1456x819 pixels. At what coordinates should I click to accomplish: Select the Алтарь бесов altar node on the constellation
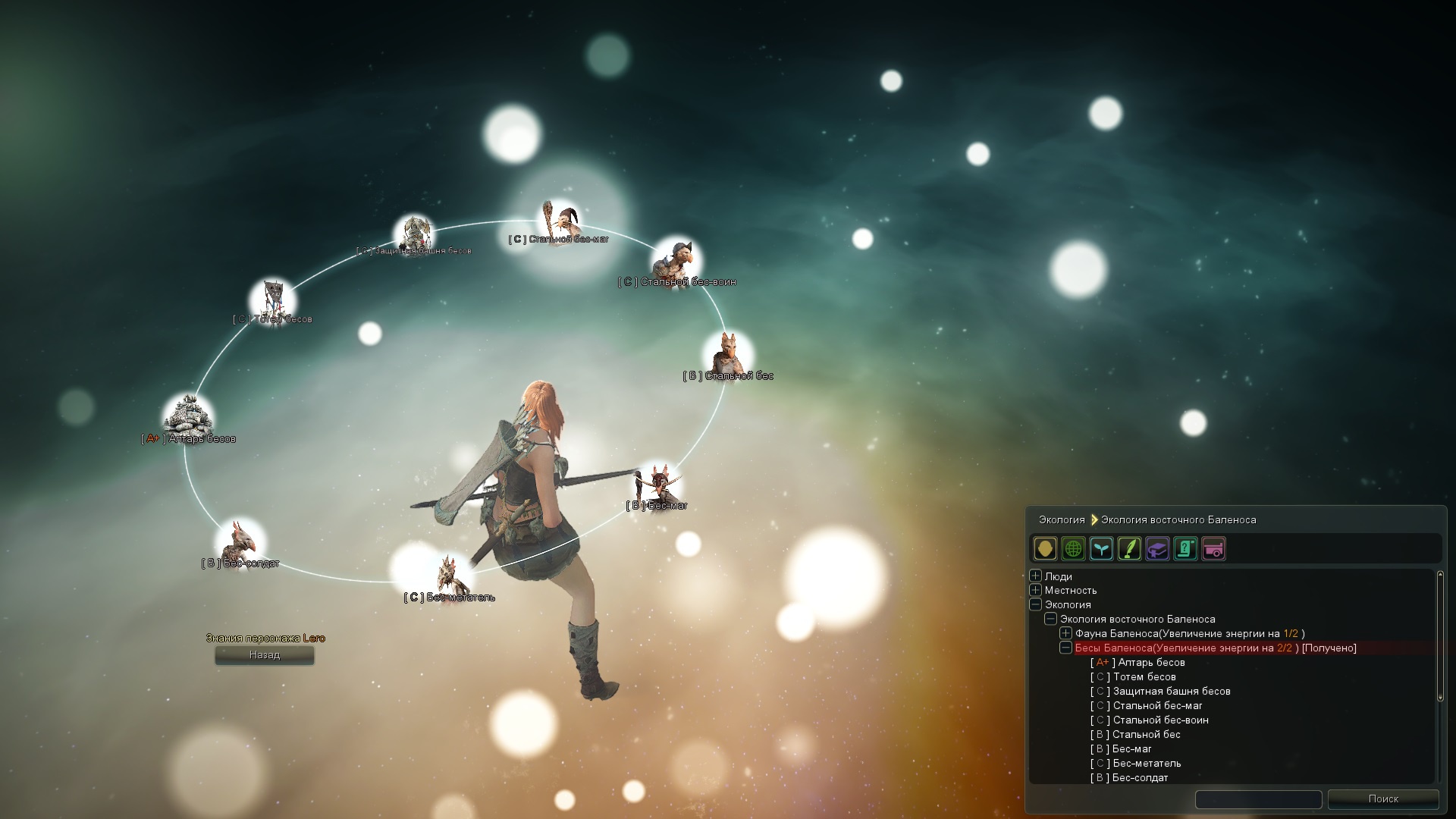coord(187,413)
